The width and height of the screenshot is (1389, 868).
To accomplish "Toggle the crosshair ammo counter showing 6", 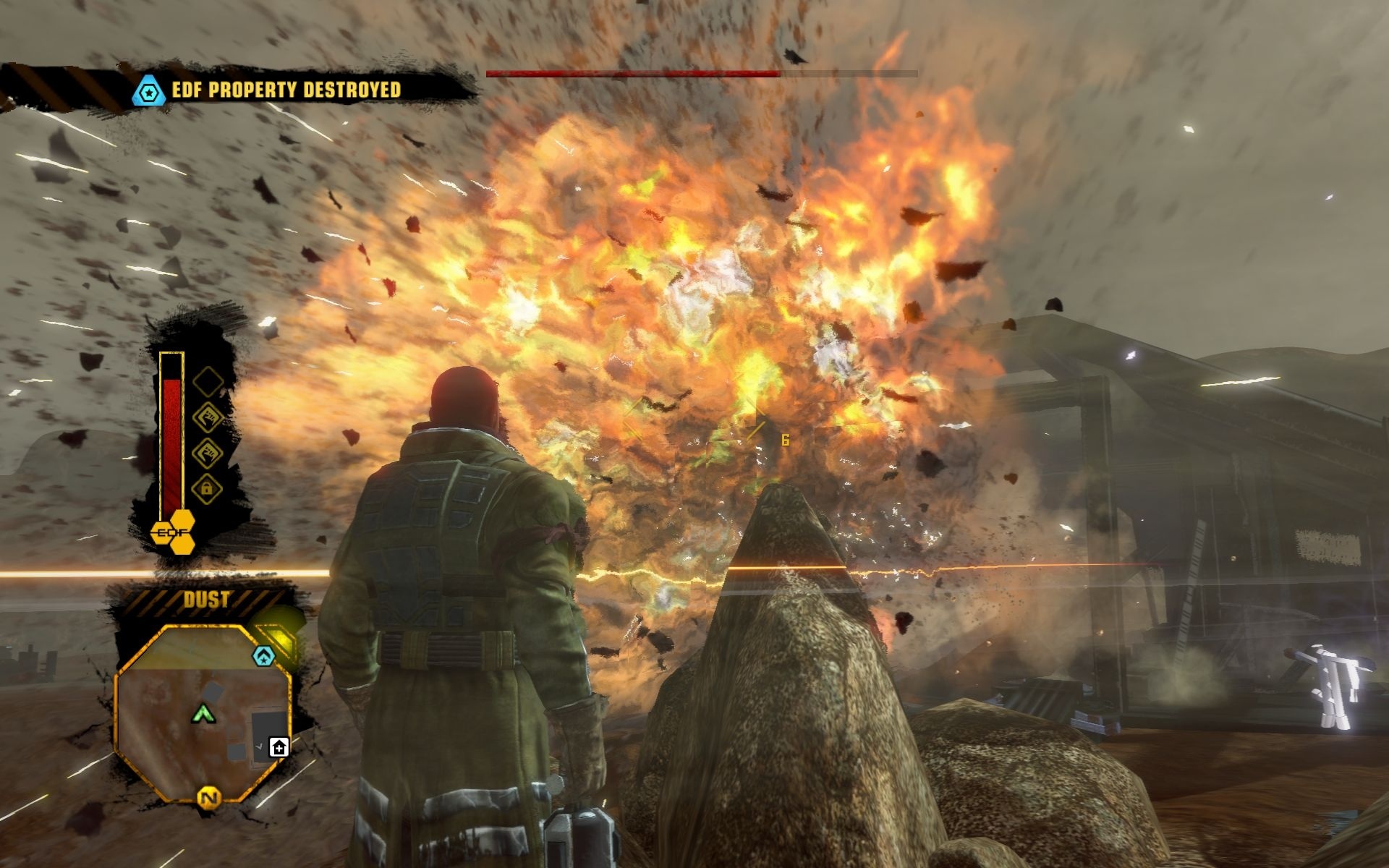I will pyautogui.click(x=783, y=438).
